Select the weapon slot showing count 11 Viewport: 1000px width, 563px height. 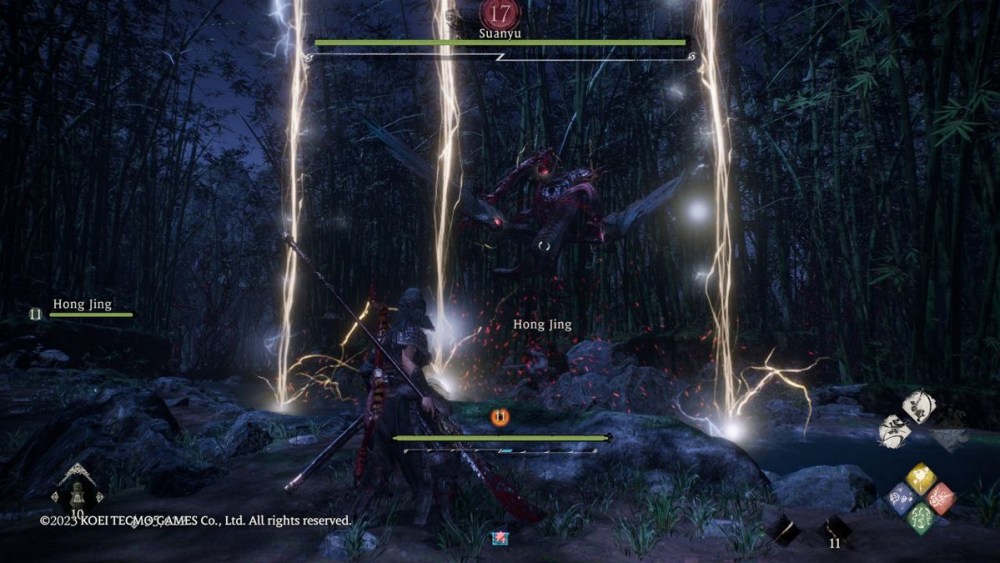[x=834, y=530]
